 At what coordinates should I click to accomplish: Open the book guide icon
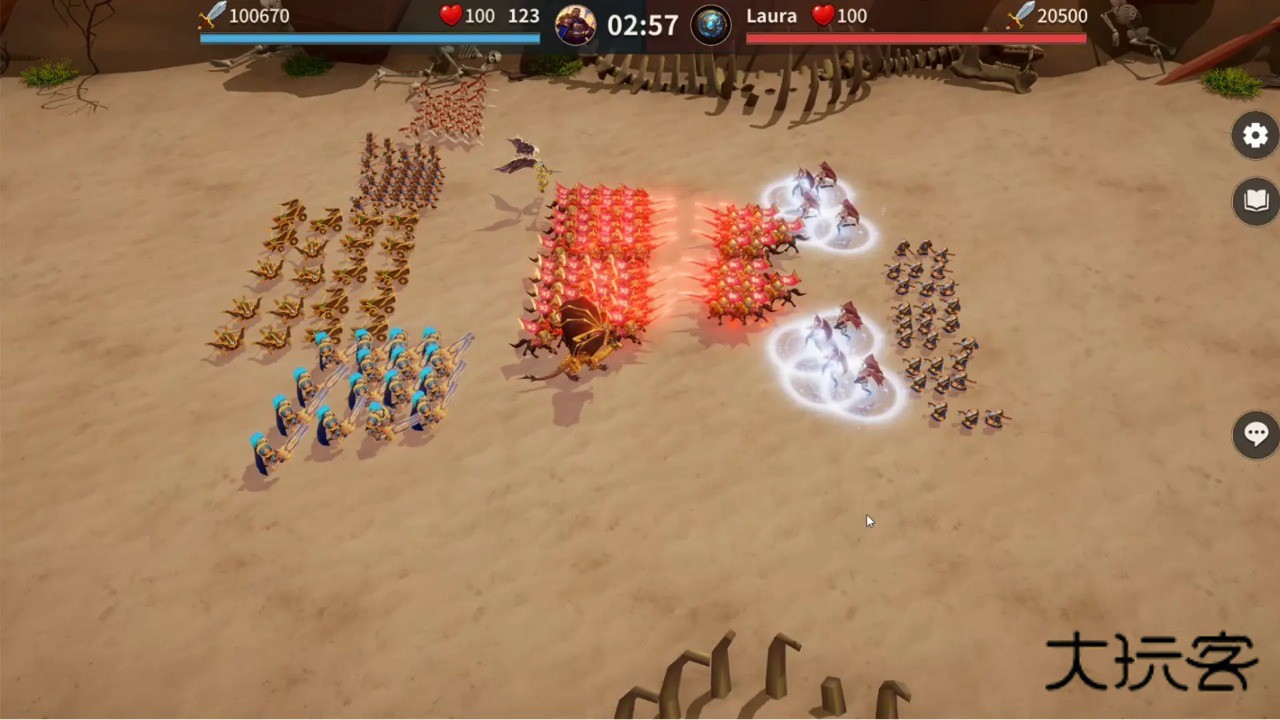coord(1256,202)
